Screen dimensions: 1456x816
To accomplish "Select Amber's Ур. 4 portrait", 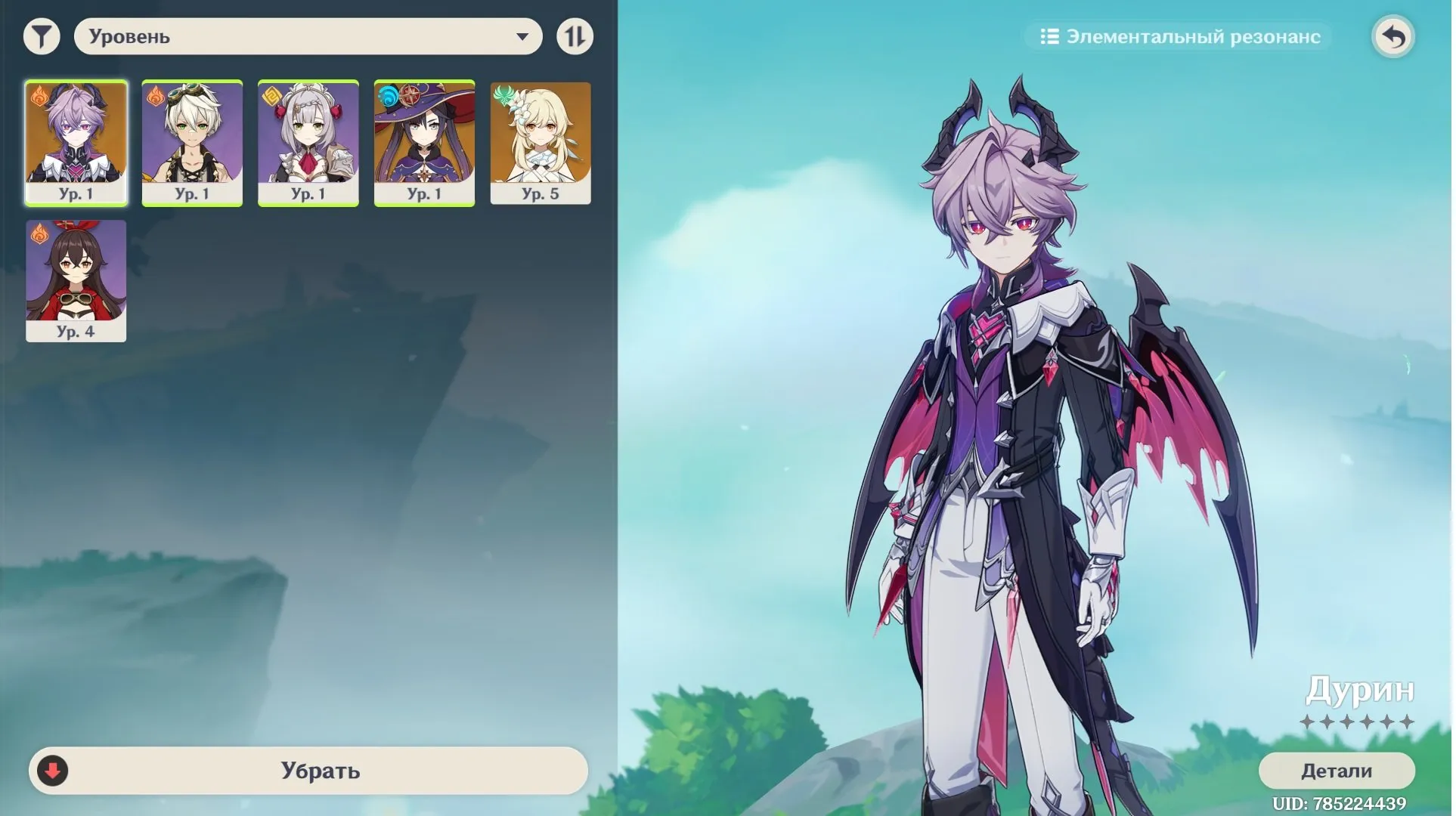I will pos(76,280).
